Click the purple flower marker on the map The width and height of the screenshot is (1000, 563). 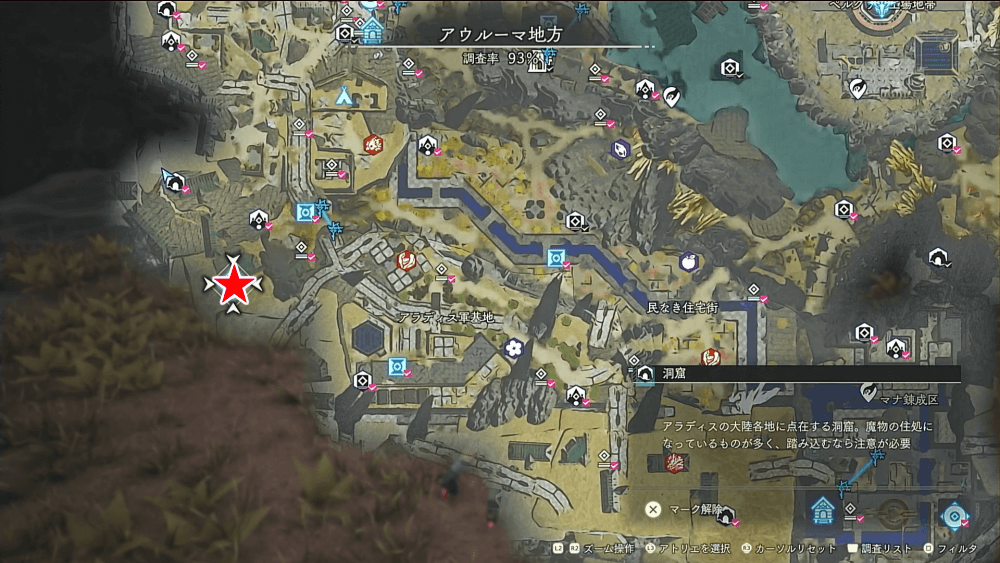tap(514, 348)
